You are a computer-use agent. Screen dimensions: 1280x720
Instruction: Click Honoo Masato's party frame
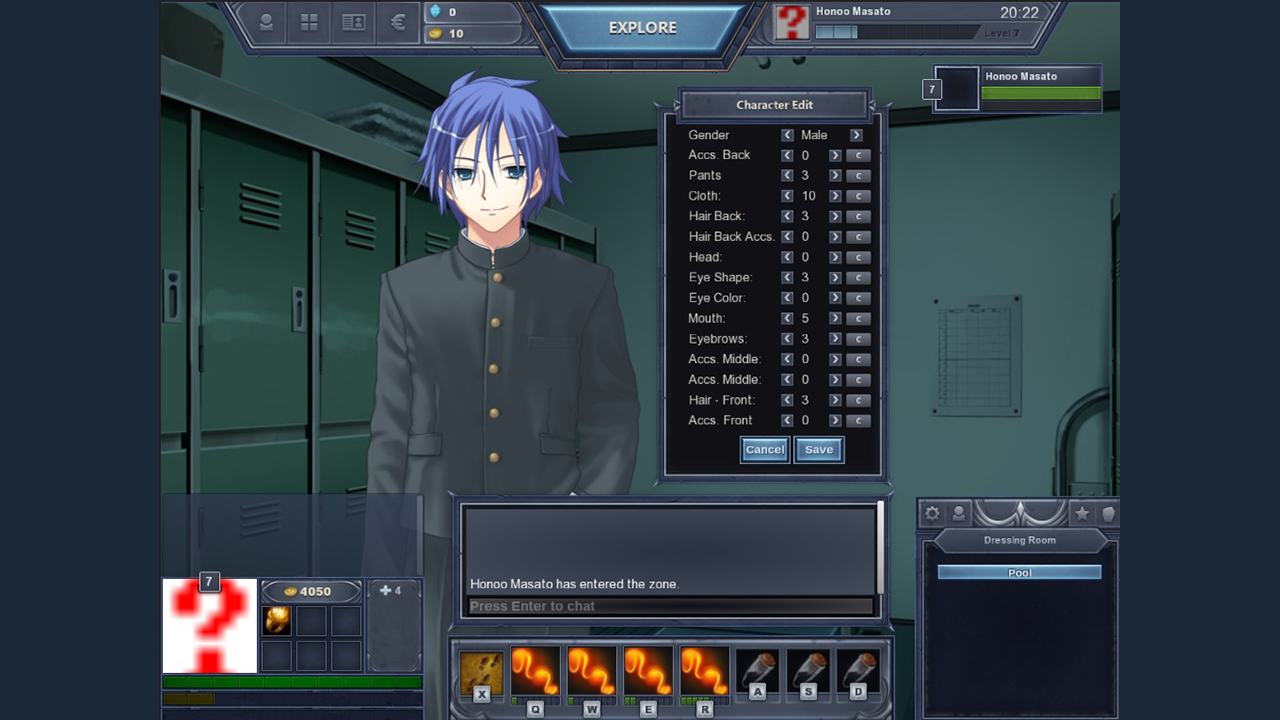[1018, 89]
